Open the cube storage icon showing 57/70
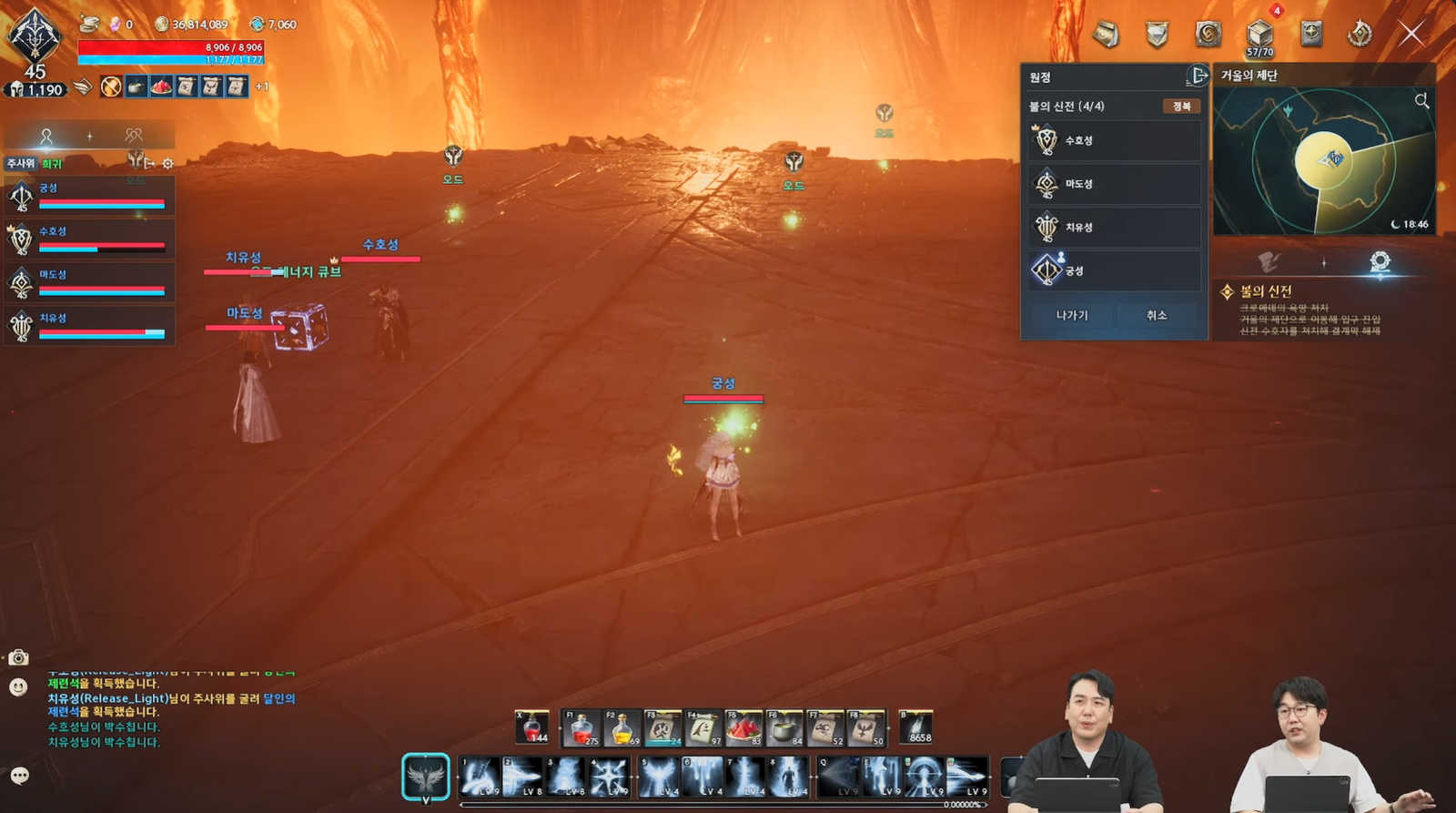 (1259, 32)
